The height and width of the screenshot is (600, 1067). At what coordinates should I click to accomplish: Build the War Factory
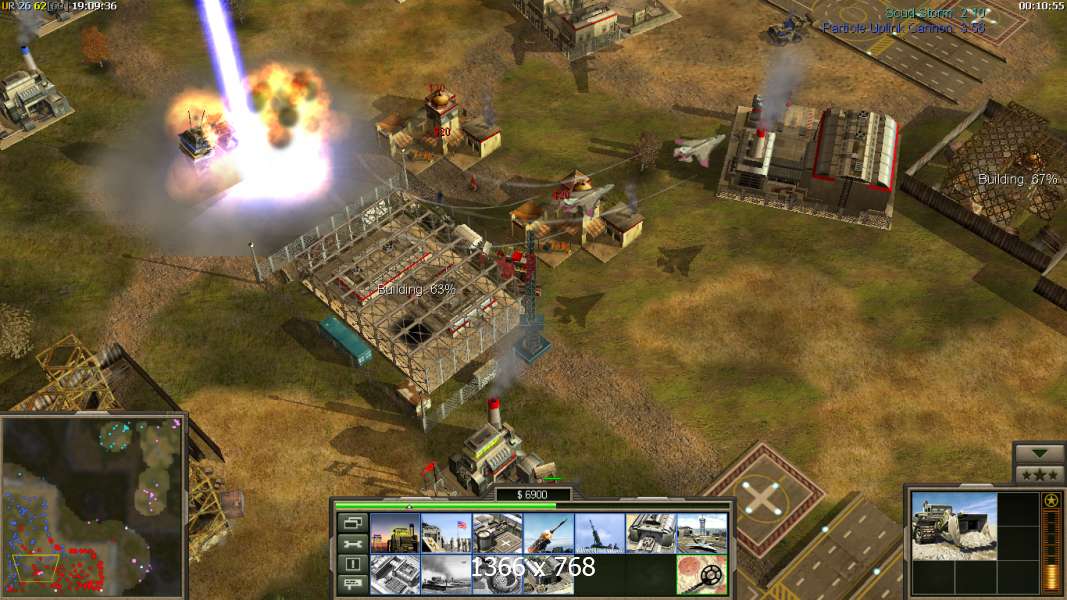(x=650, y=533)
